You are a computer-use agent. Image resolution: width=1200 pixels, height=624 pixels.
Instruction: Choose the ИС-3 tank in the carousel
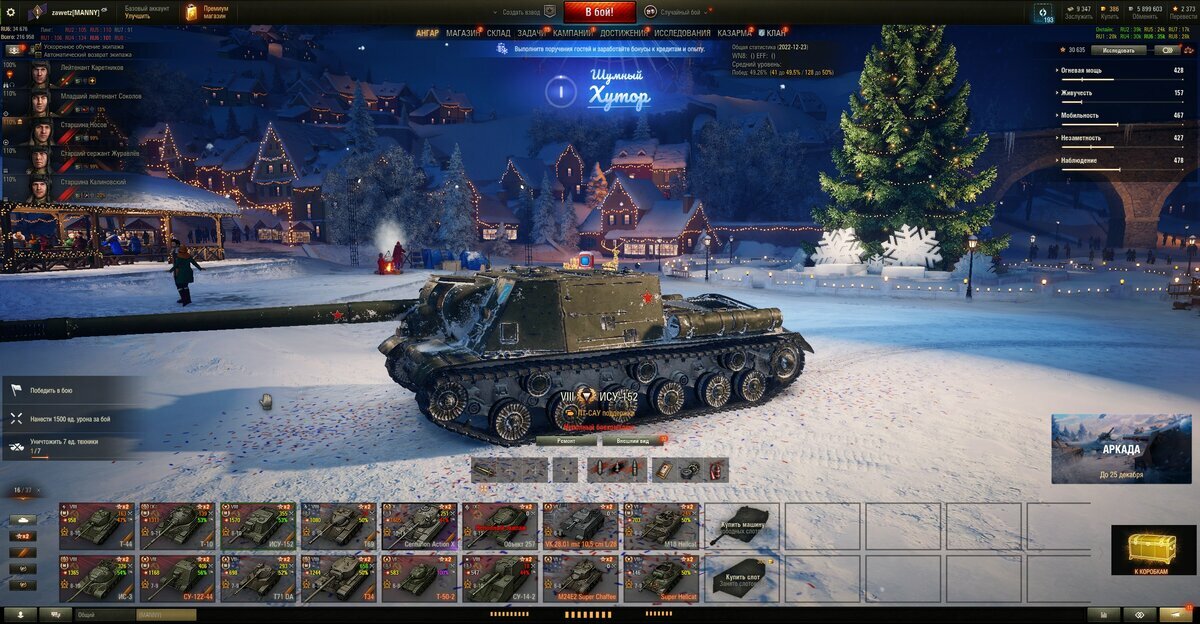click(98, 579)
